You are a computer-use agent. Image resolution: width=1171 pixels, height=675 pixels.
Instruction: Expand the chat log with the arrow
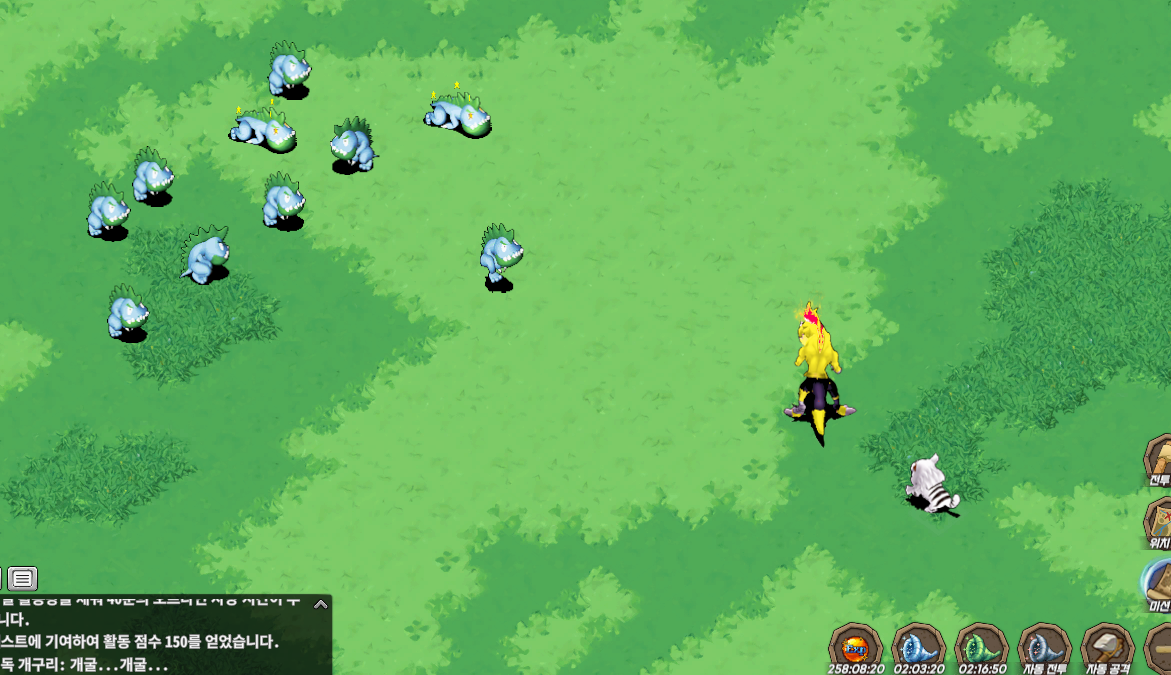click(320, 604)
